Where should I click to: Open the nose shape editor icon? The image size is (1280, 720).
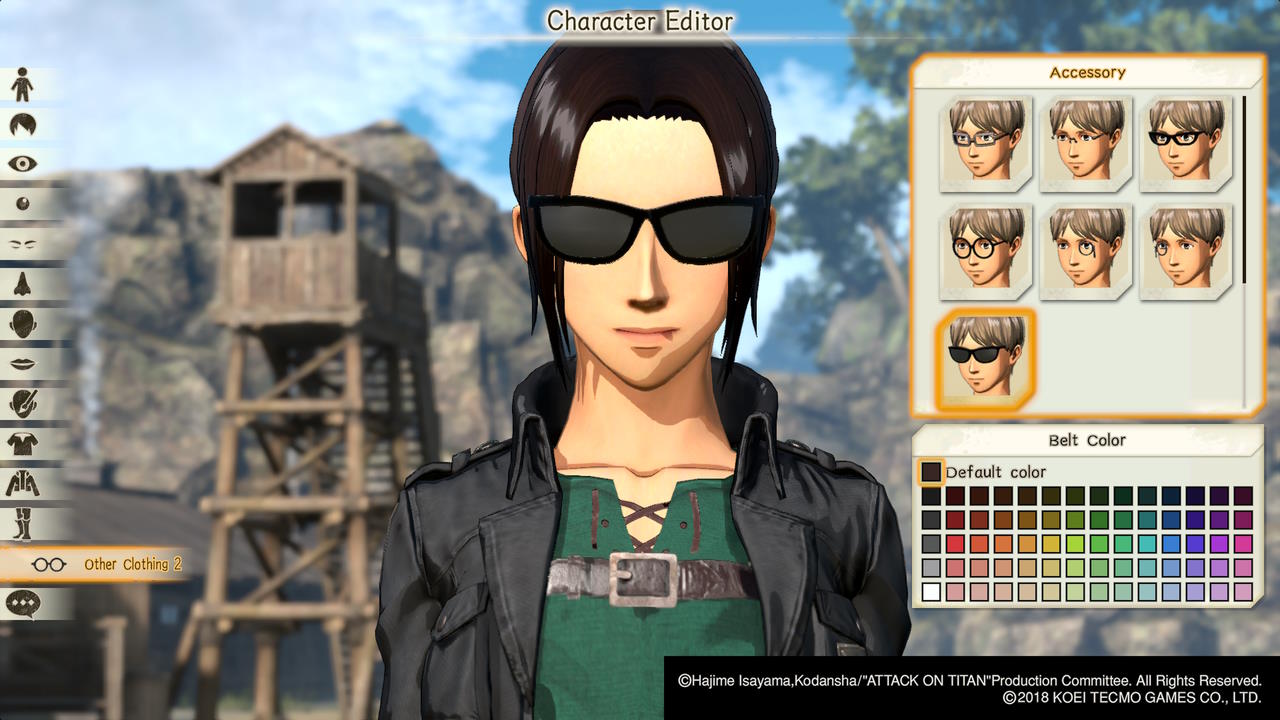pos(22,283)
